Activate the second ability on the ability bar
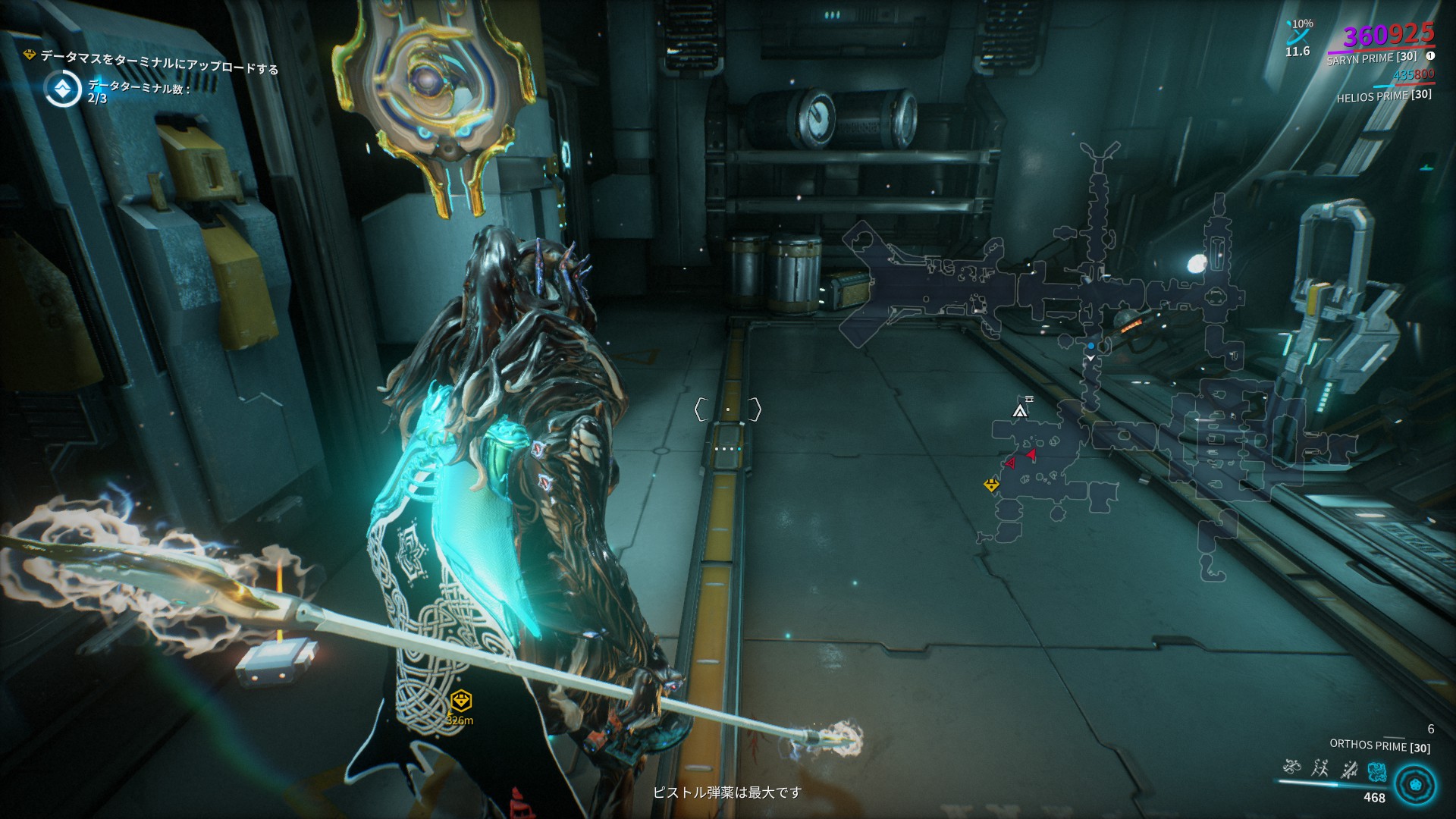This screenshot has height=819, width=1456. 1319,767
